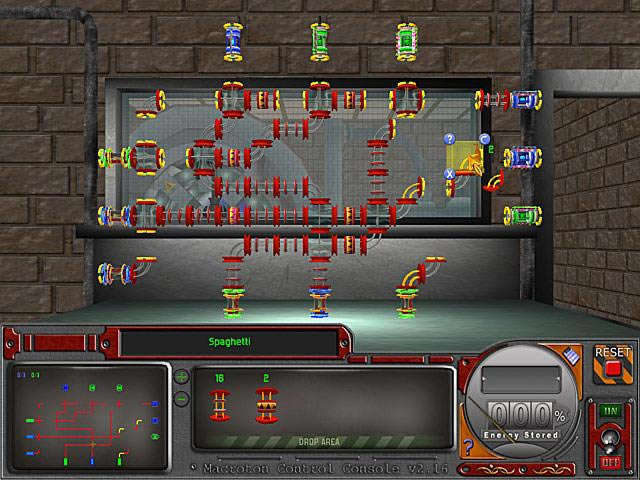Click the green minus zoom button
This screenshot has width=640, height=480.
[x=181, y=398]
